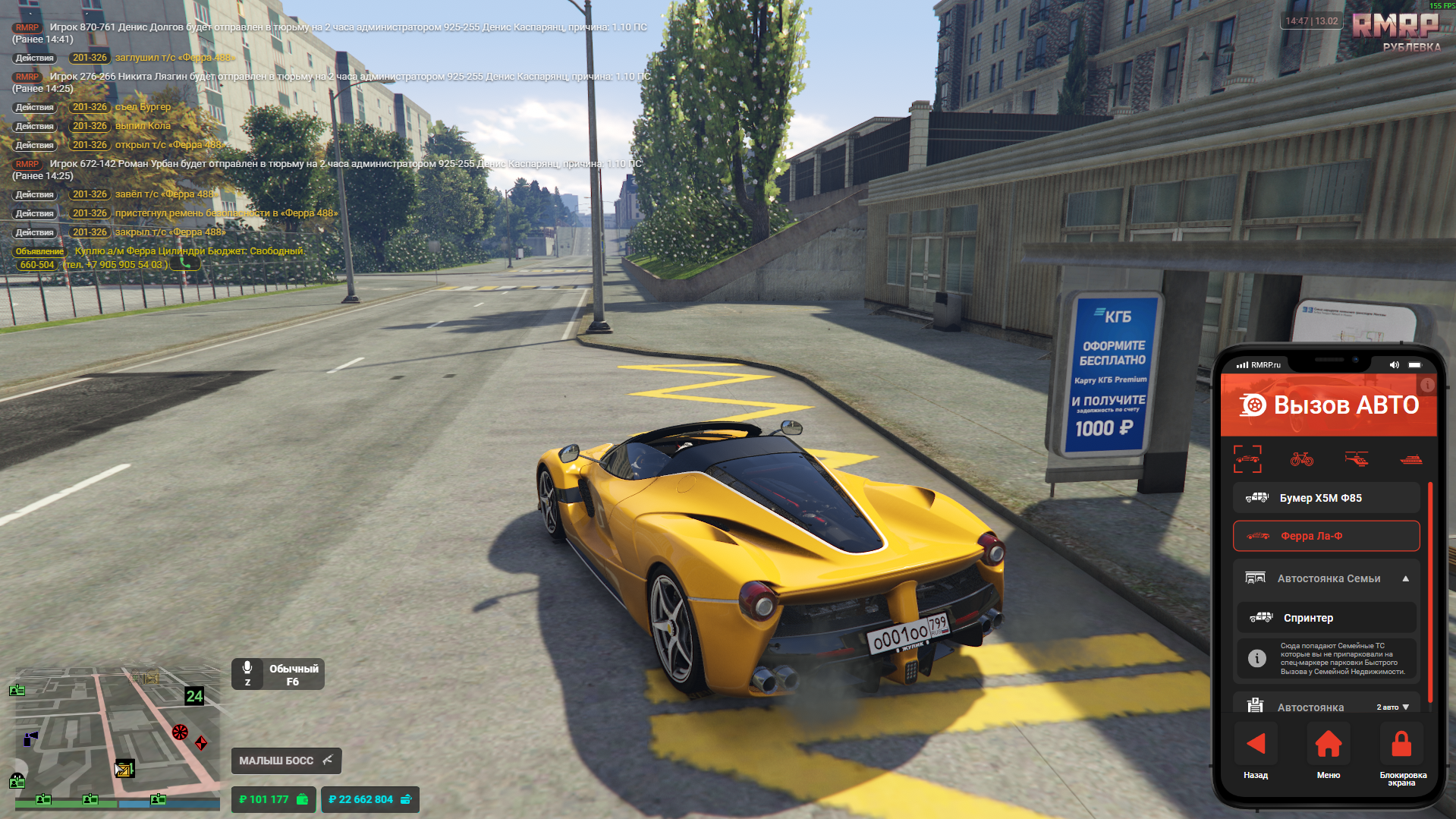Call the advertiser via the green phone icon
Viewport: 1456px width, 819px height.
tap(184, 263)
